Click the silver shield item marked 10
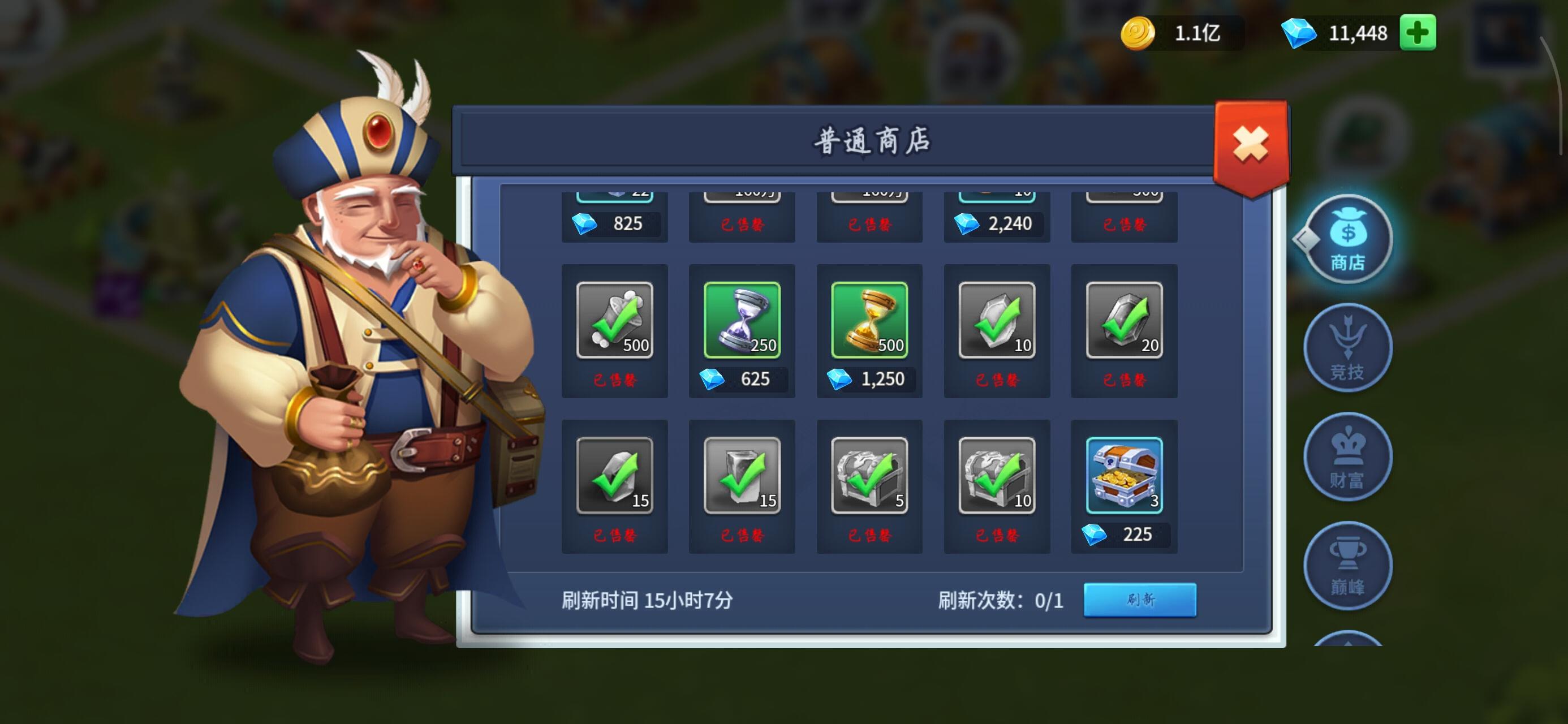The height and width of the screenshot is (724, 1568). click(997, 320)
